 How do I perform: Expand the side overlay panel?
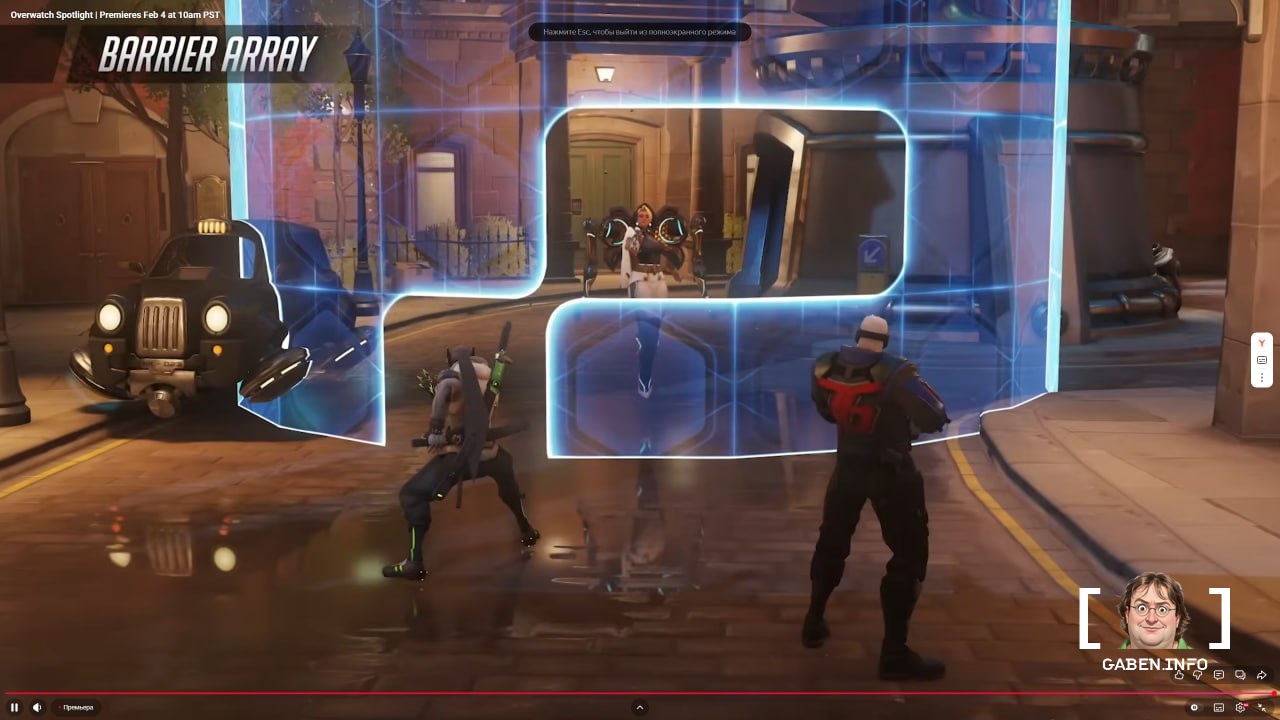pyautogui.click(x=1262, y=360)
